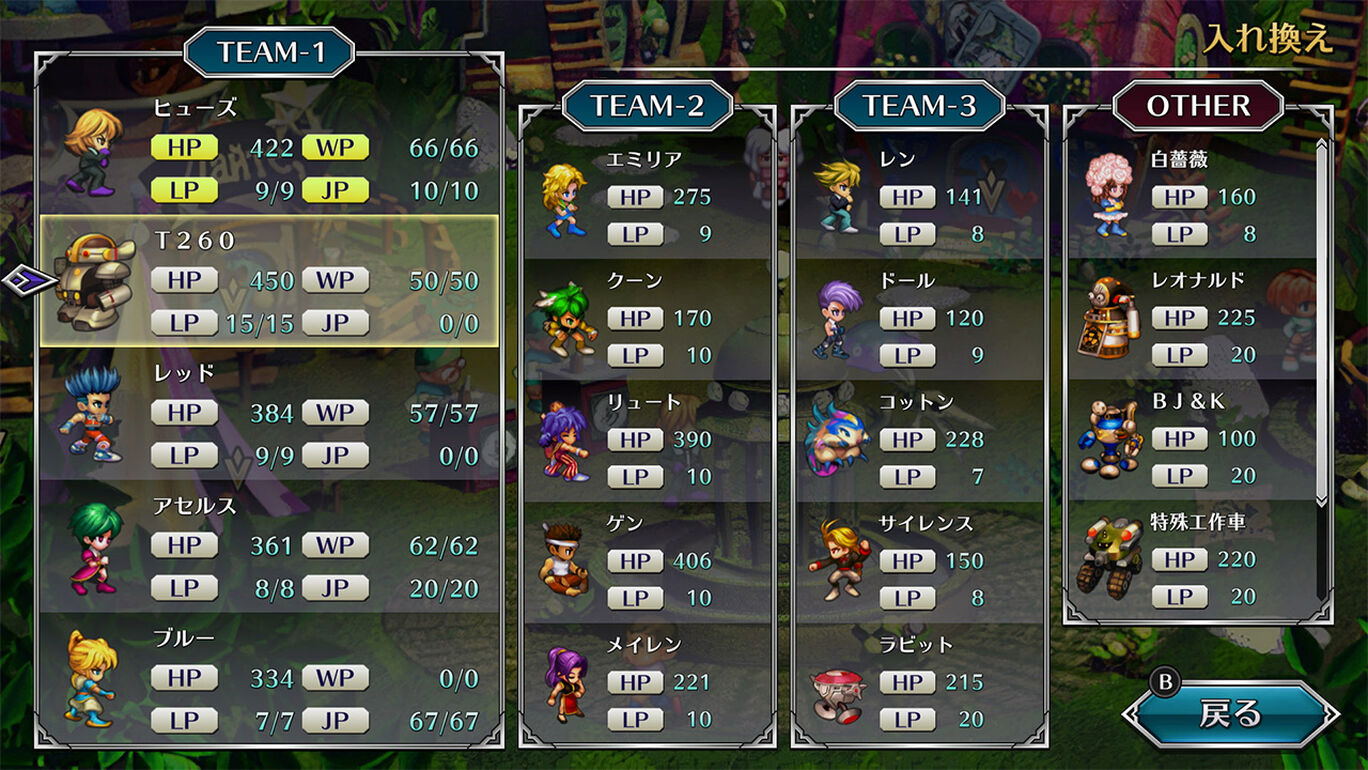Screen dimensions: 1368x770
Task: Select ヒューズ in TEAM-1
Action: (x=270, y=150)
